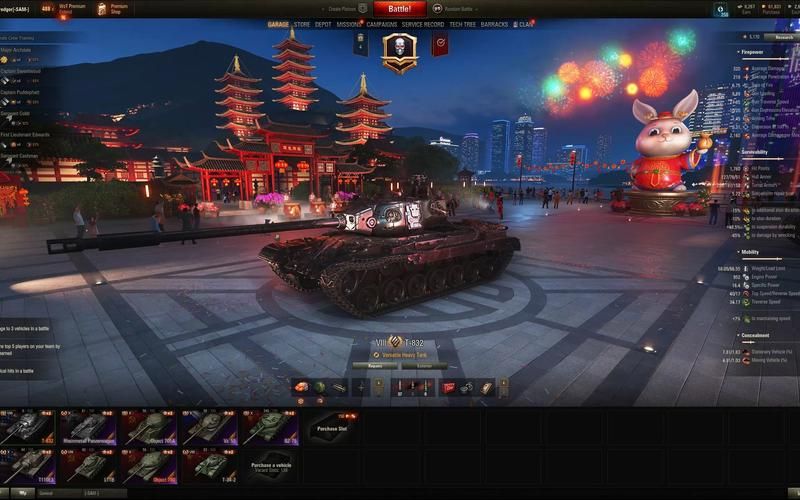This screenshot has width=800, height=500.
Task: Switch to the Barracks tab
Action: [x=494, y=24]
